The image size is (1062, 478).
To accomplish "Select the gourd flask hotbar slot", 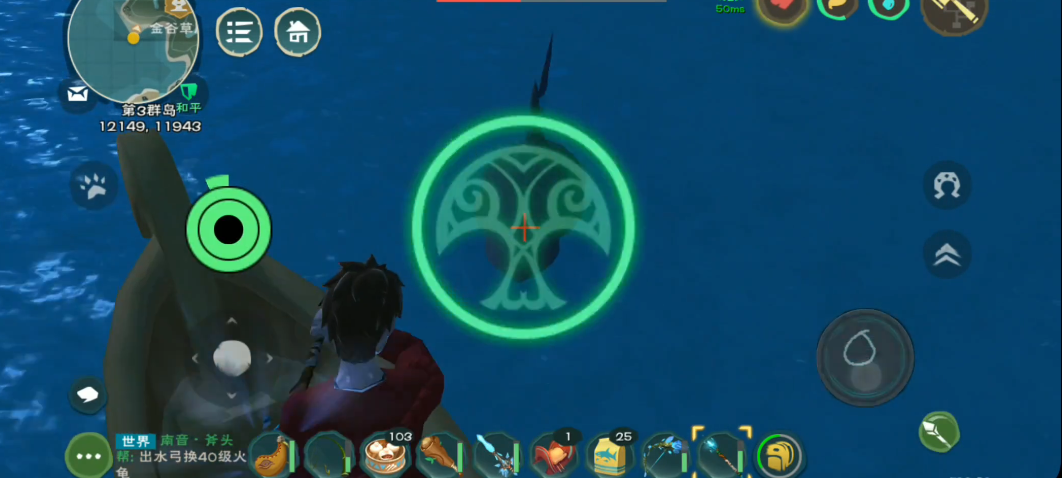I will tap(272, 456).
